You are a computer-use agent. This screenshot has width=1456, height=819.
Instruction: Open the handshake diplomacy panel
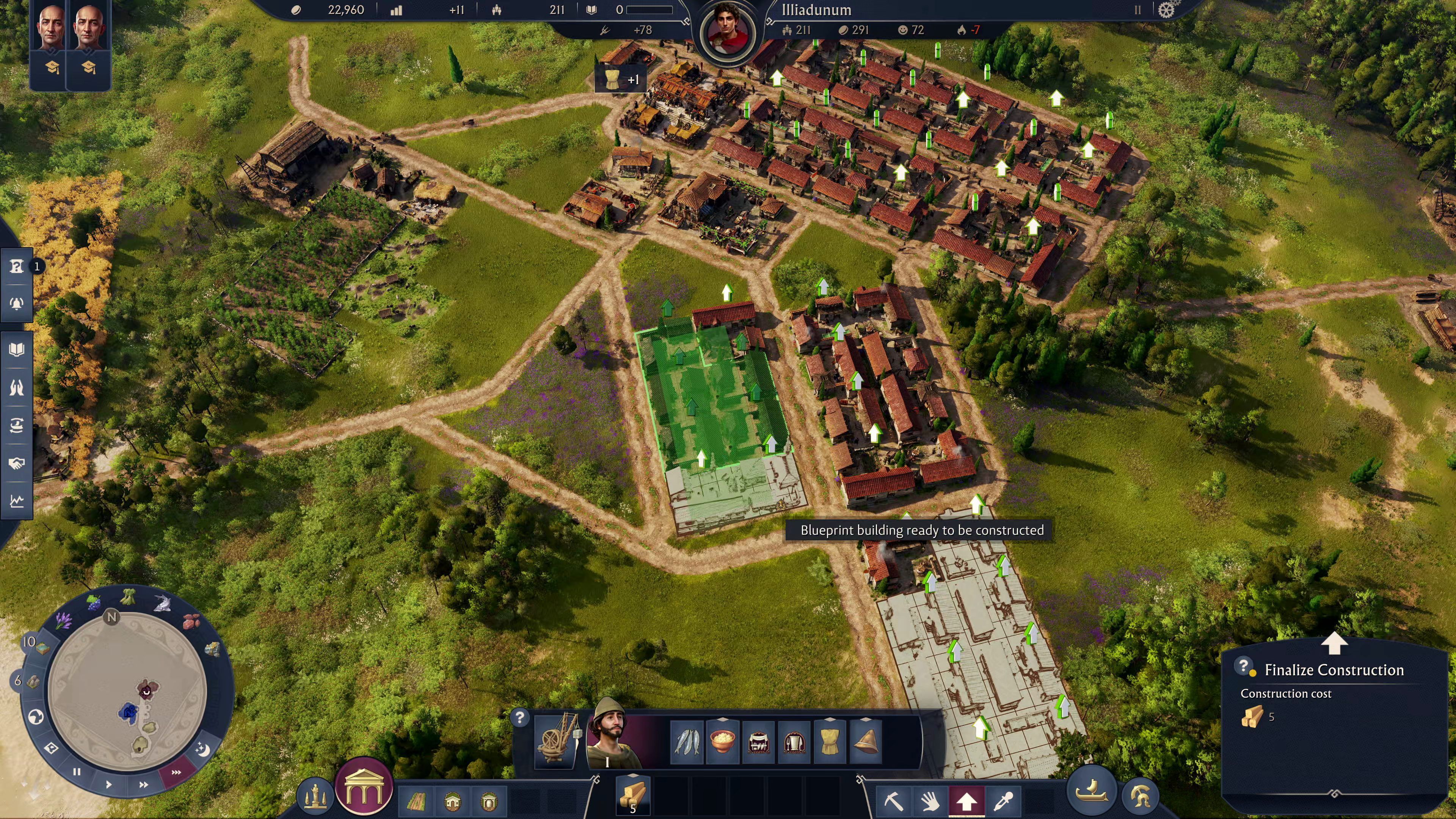pyautogui.click(x=16, y=463)
